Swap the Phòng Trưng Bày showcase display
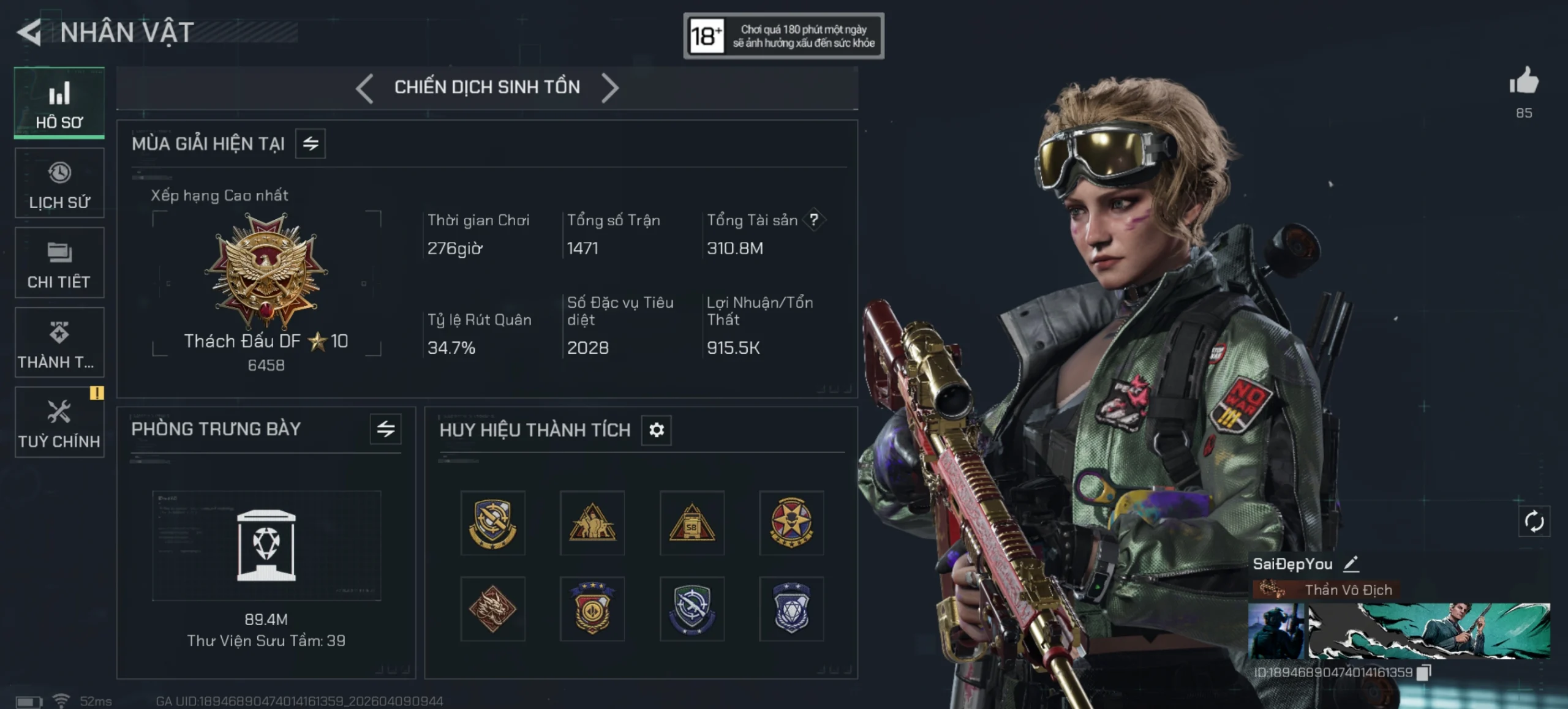The width and height of the screenshot is (1568, 709). coord(386,429)
